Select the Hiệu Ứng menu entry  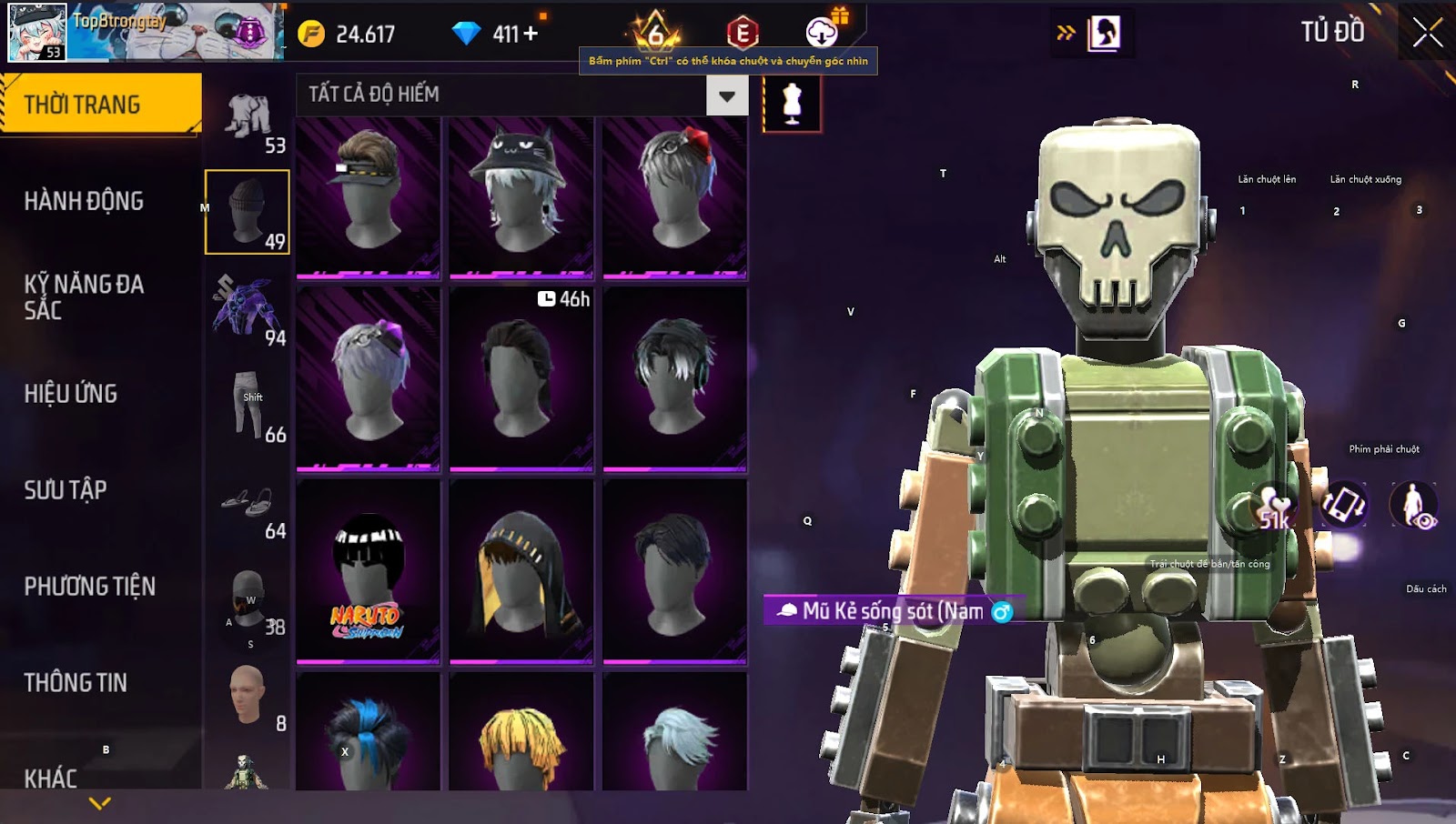click(71, 394)
